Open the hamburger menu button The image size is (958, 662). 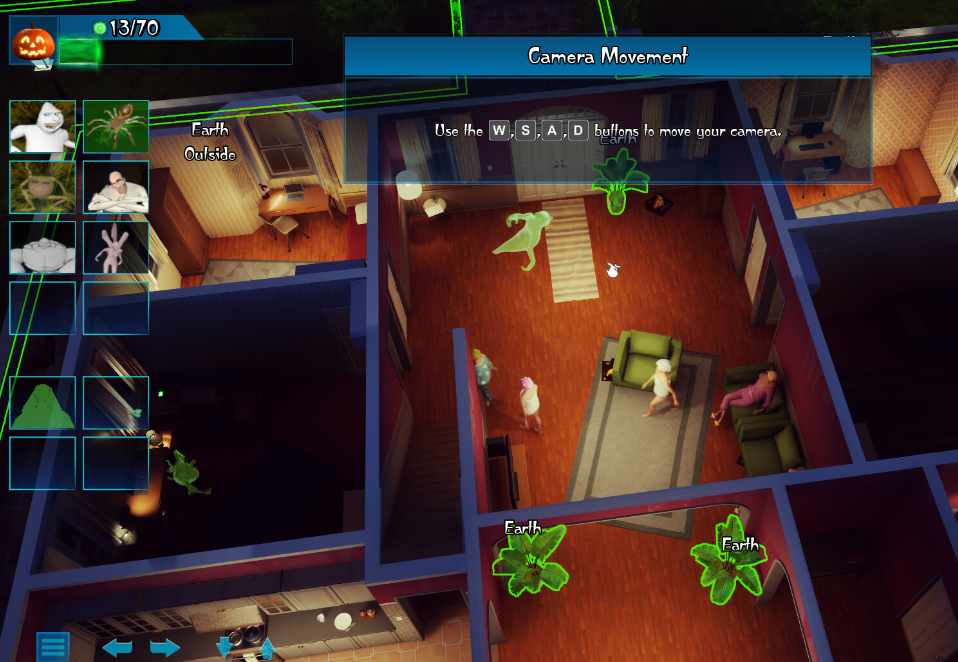(x=53, y=647)
